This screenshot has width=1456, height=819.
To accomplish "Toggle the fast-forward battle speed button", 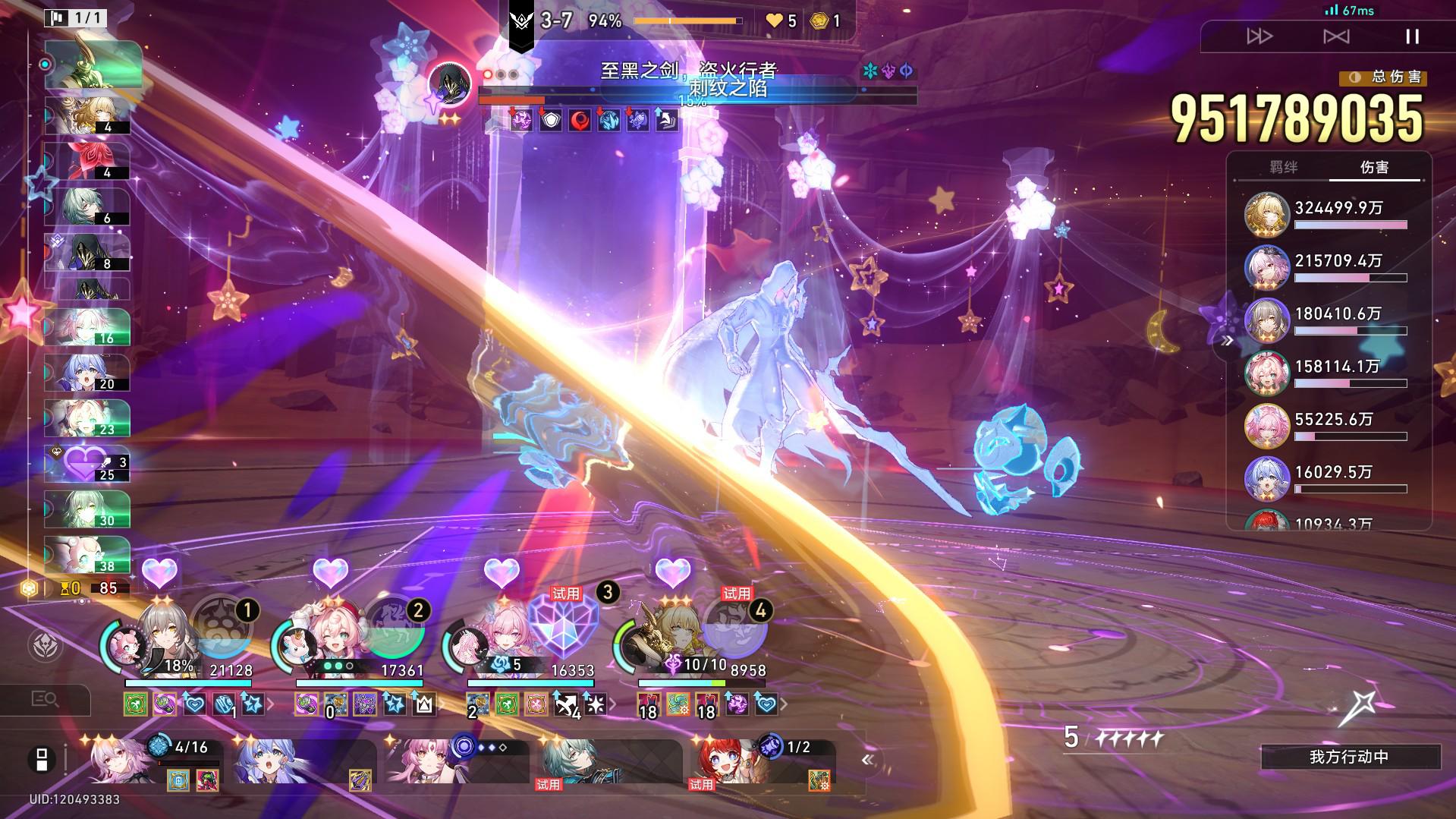I will pos(1259,36).
